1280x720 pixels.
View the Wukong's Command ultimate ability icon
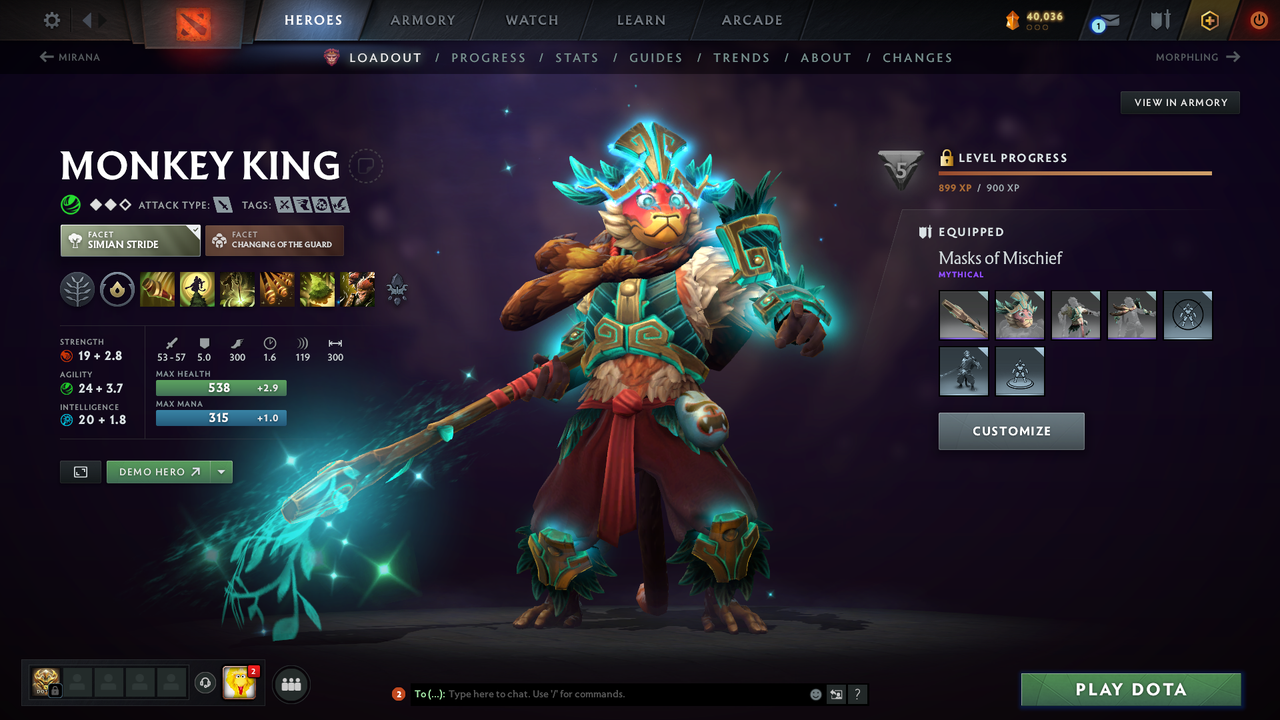(357, 289)
